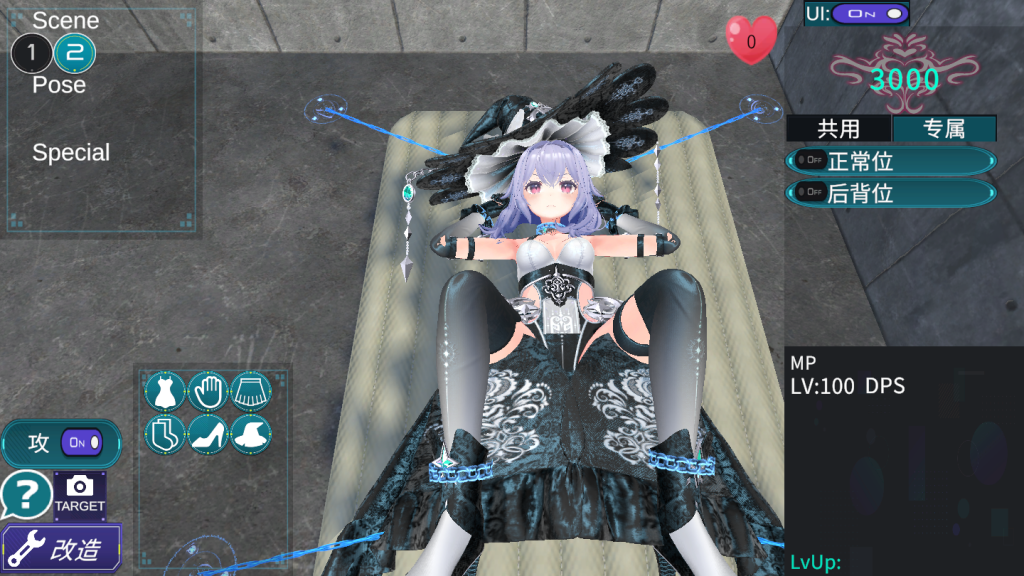The image size is (1024, 576).
Task: Open the 改造 wrench menu
Action: [62, 548]
